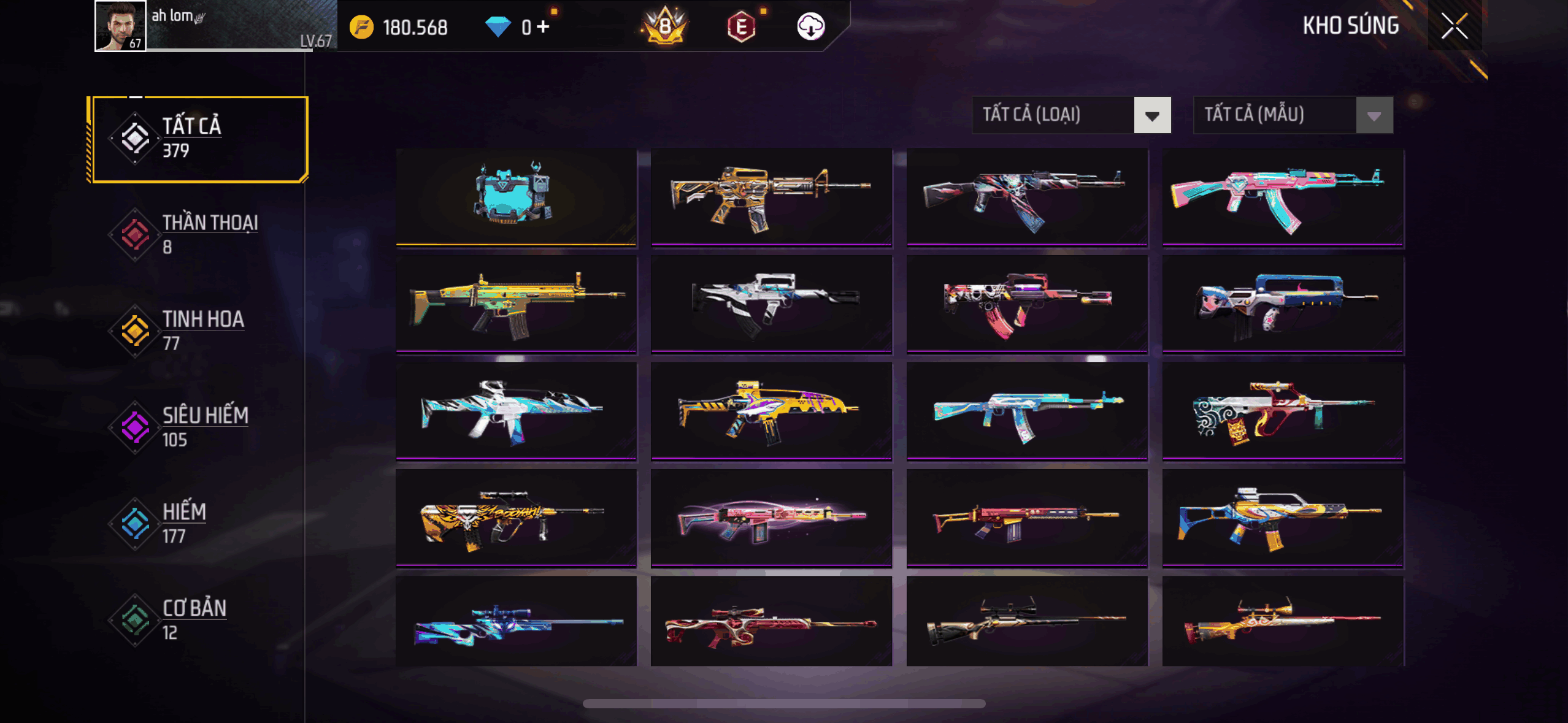Screen dimensions: 1568x723
Task: Open the ah lom player profile
Action: pos(120,26)
